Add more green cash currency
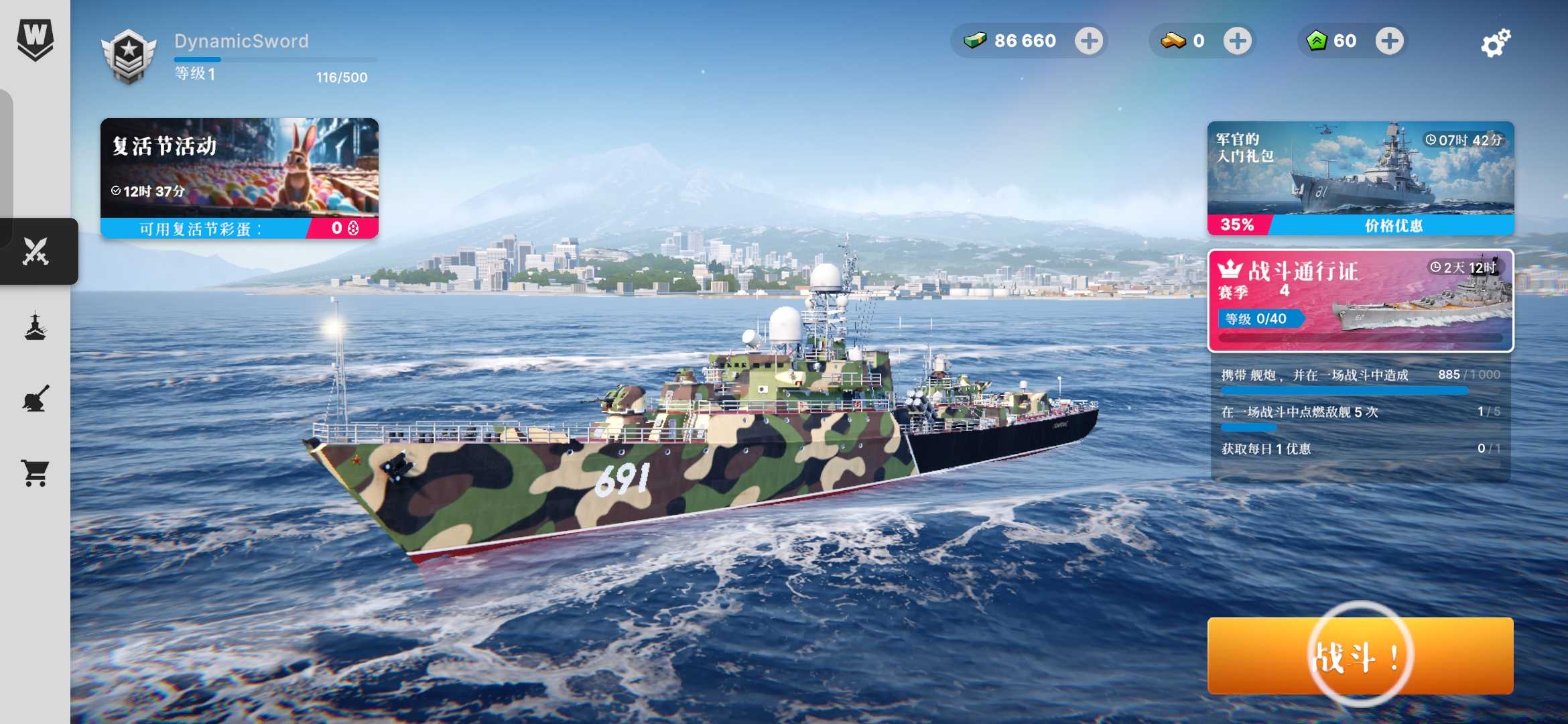The width and height of the screenshot is (1568, 724). pyautogui.click(x=1089, y=41)
